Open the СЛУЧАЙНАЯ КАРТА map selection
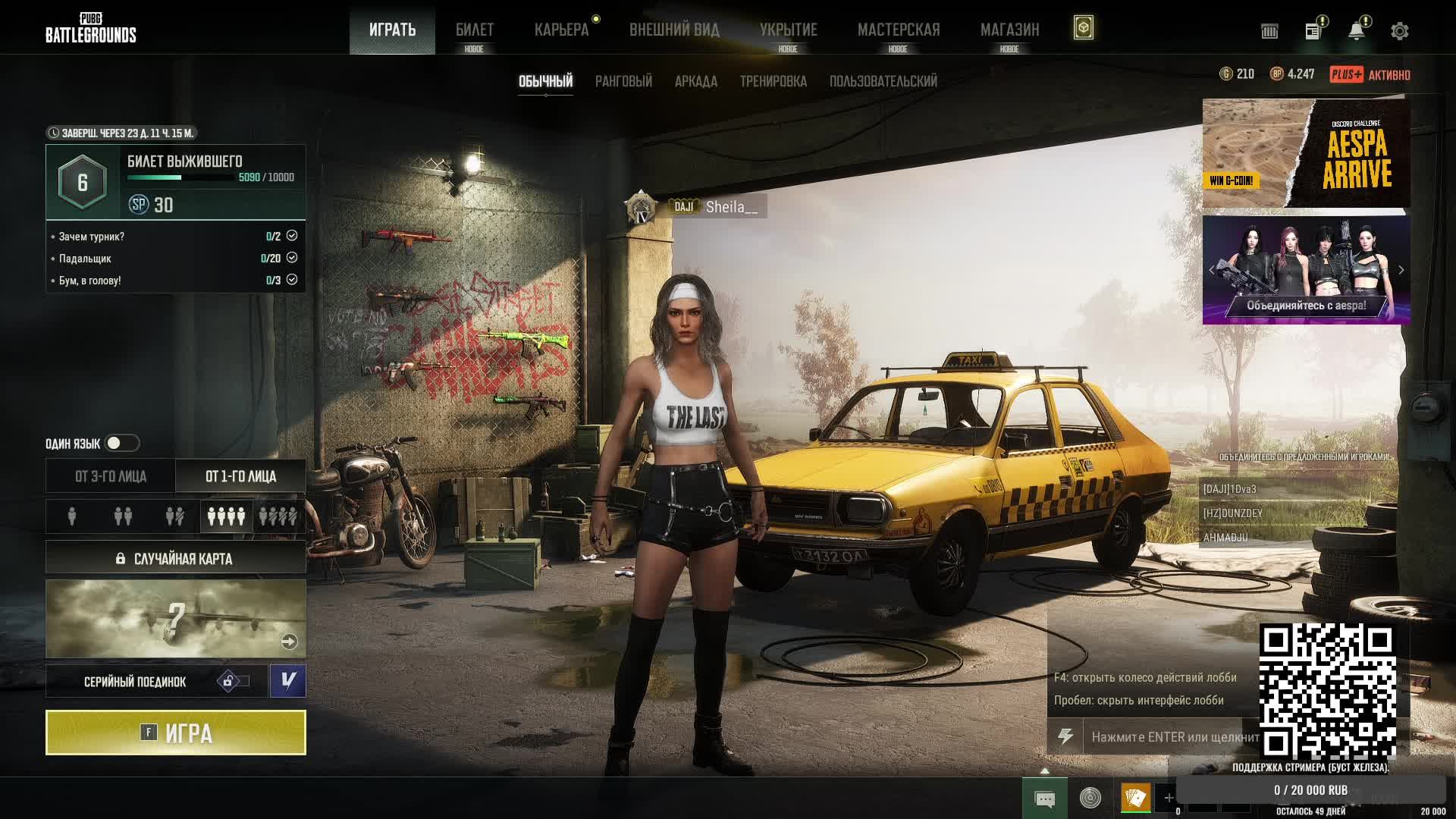The height and width of the screenshot is (819, 1456). pyautogui.click(x=176, y=559)
